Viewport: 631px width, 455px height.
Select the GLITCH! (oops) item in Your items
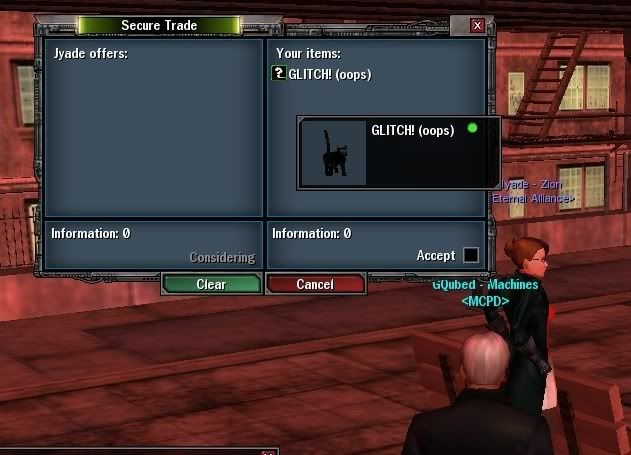click(x=329, y=74)
